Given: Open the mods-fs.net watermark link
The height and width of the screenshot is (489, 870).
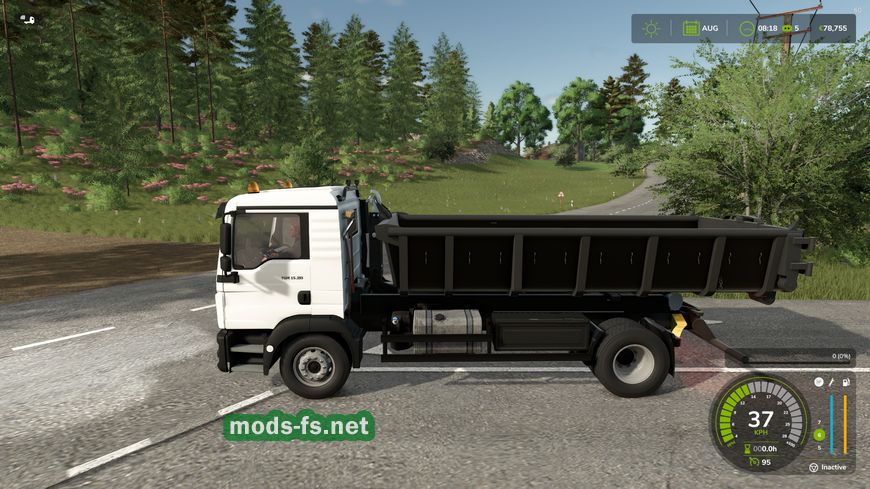Looking at the screenshot, I should click(x=299, y=427).
